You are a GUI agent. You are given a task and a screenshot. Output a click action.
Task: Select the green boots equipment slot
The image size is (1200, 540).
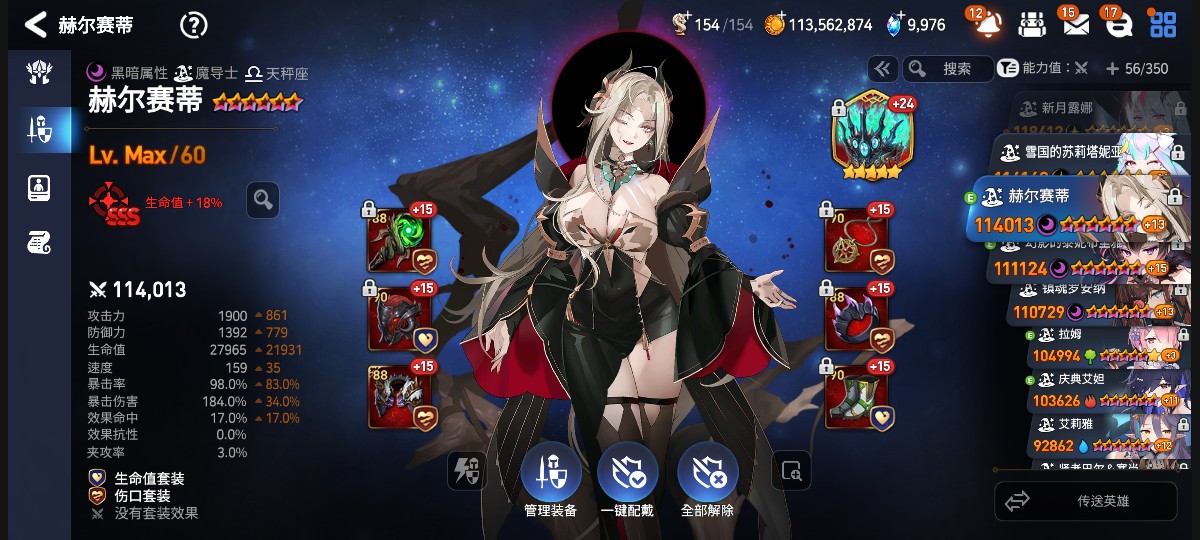[x=857, y=396]
